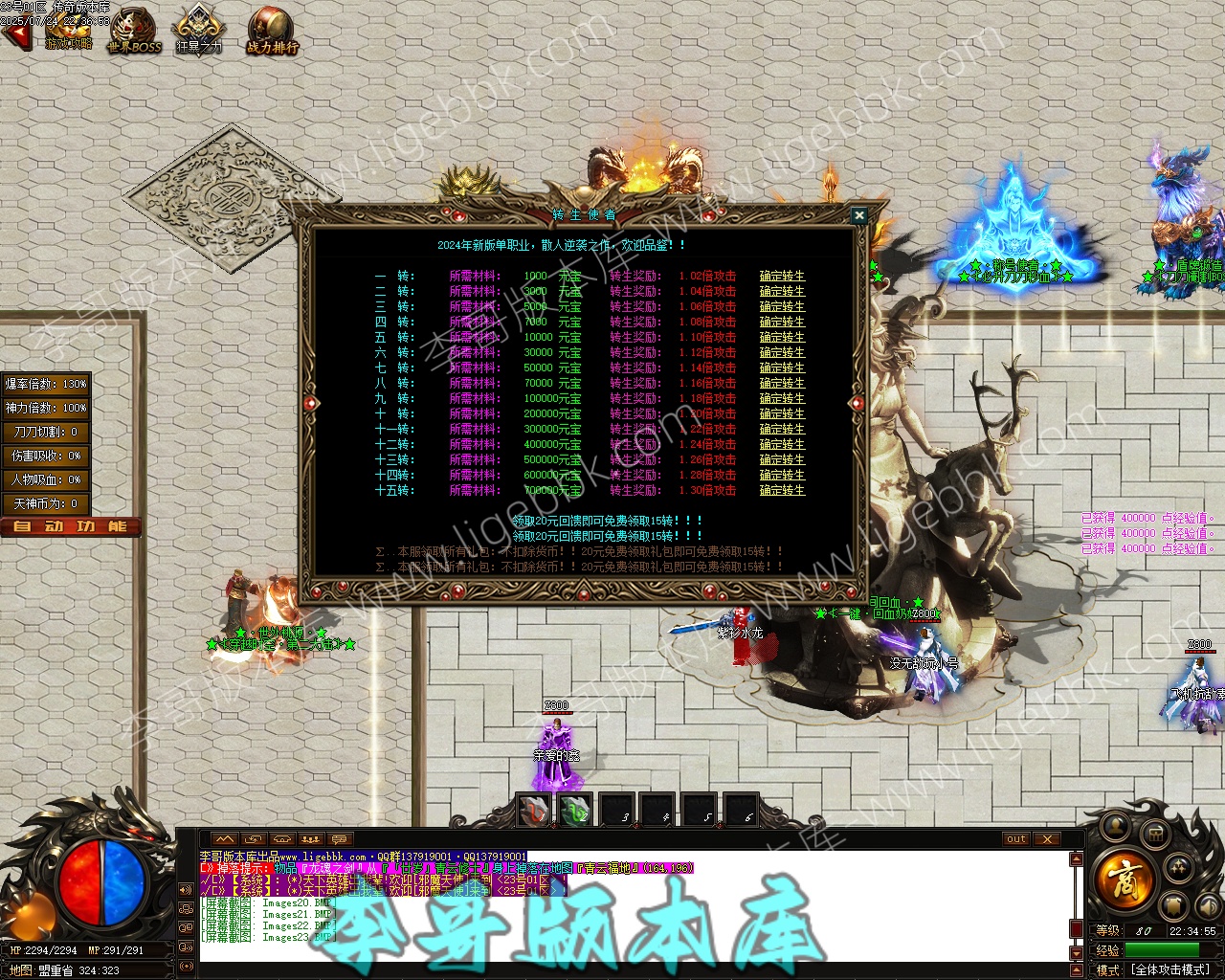Select 确定转生 on the 十五转 row
The image size is (1225, 980).
click(x=782, y=490)
